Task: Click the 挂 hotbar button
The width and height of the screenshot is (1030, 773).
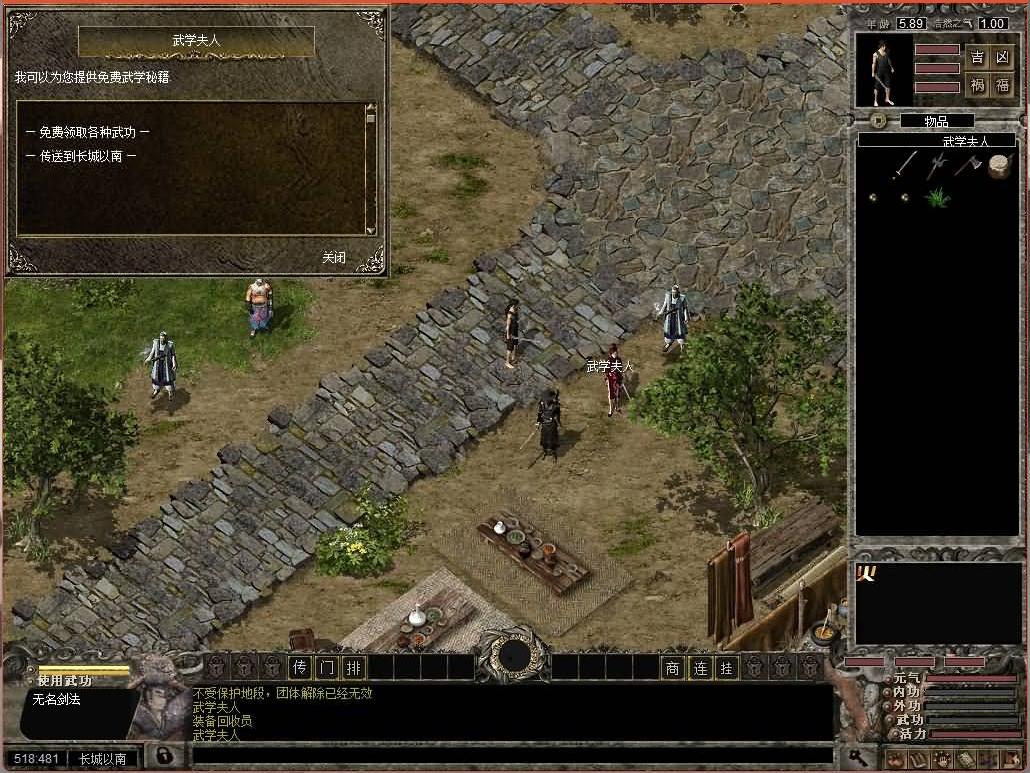Action: click(727, 667)
